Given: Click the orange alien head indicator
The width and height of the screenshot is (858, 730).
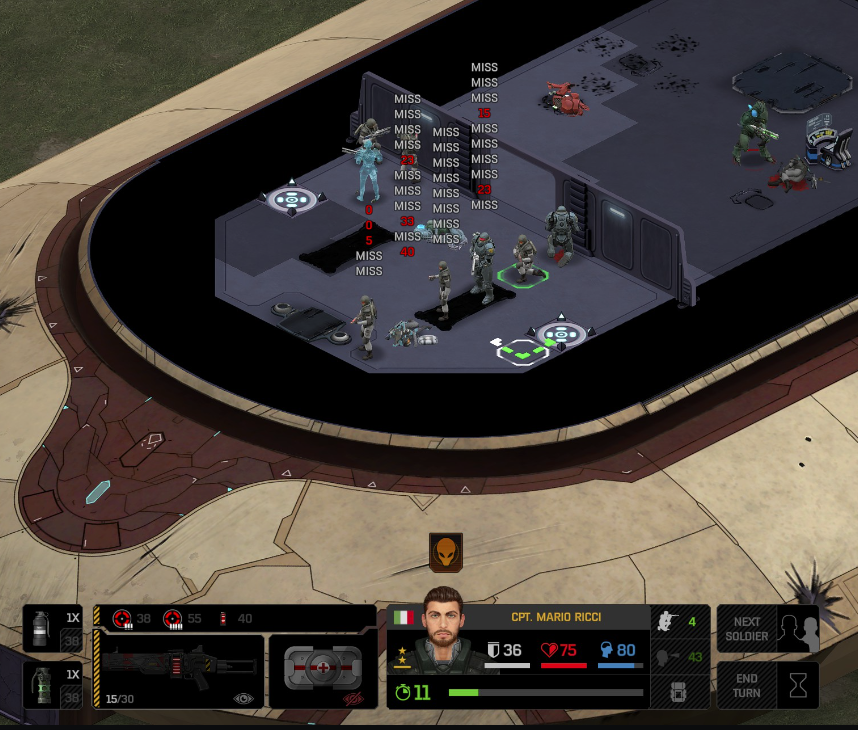Looking at the screenshot, I should click(x=445, y=552).
